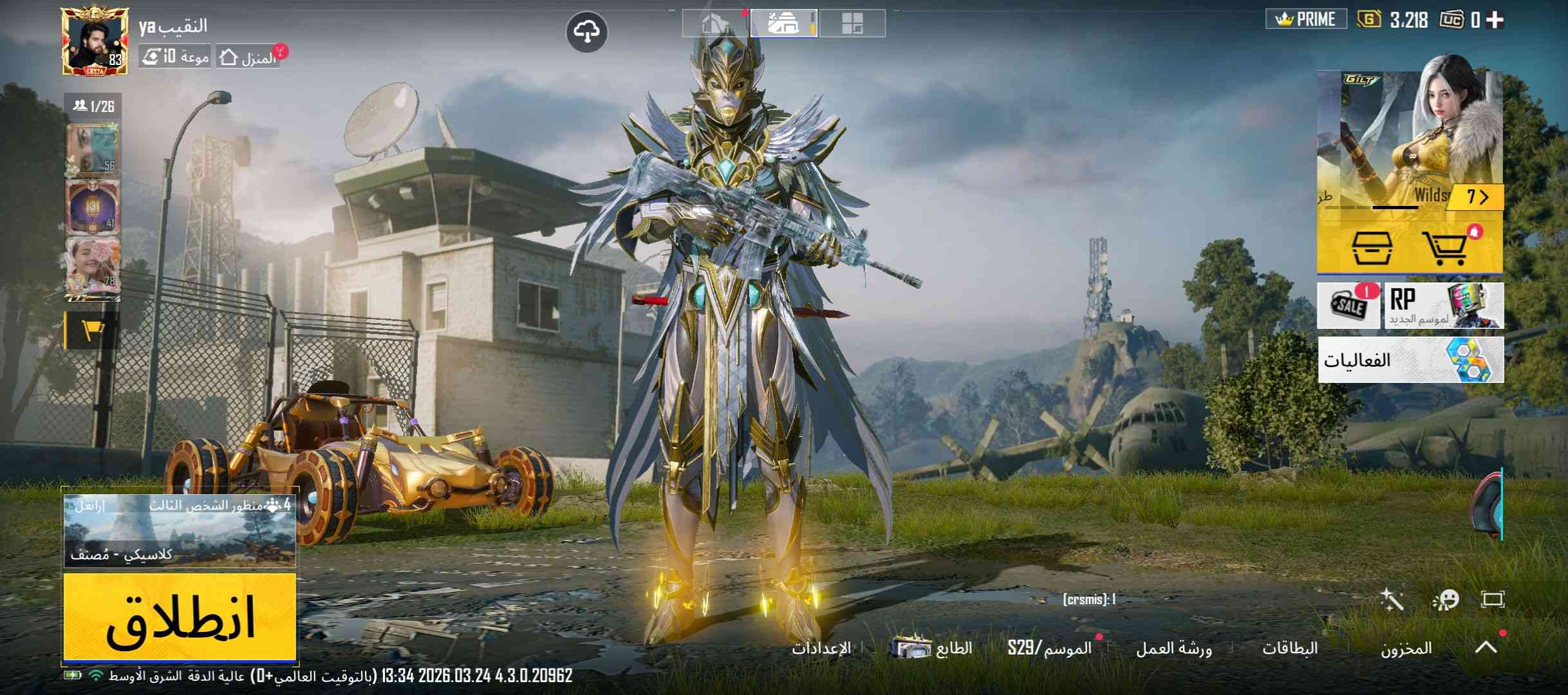Open the الموسم S29 season menu
Image resolution: width=1568 pixels, height=695 pixels.
[x=1050, y=648]
